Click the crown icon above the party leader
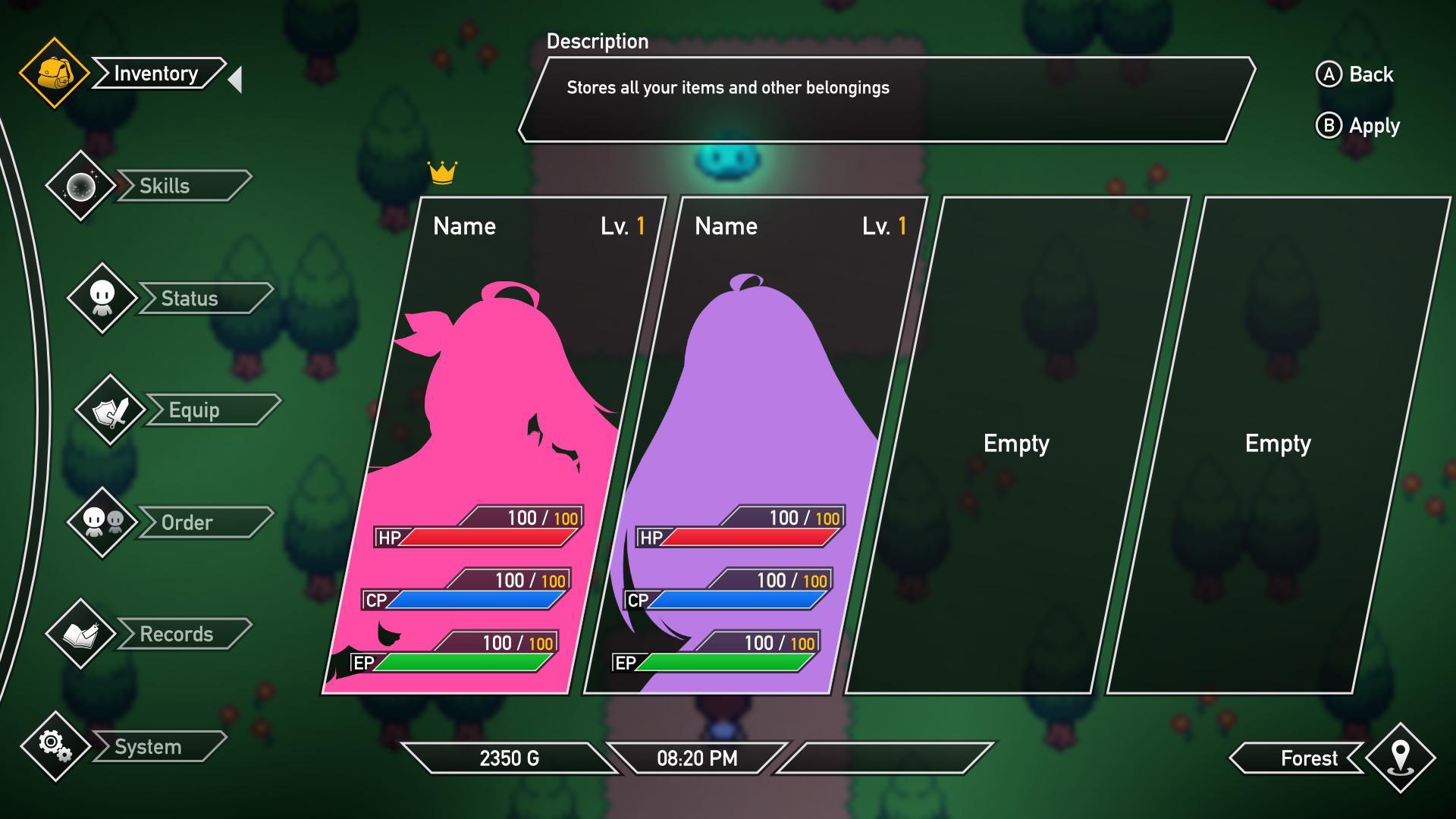The width and height of the screenshot is (1456, 819). [444, 171]
